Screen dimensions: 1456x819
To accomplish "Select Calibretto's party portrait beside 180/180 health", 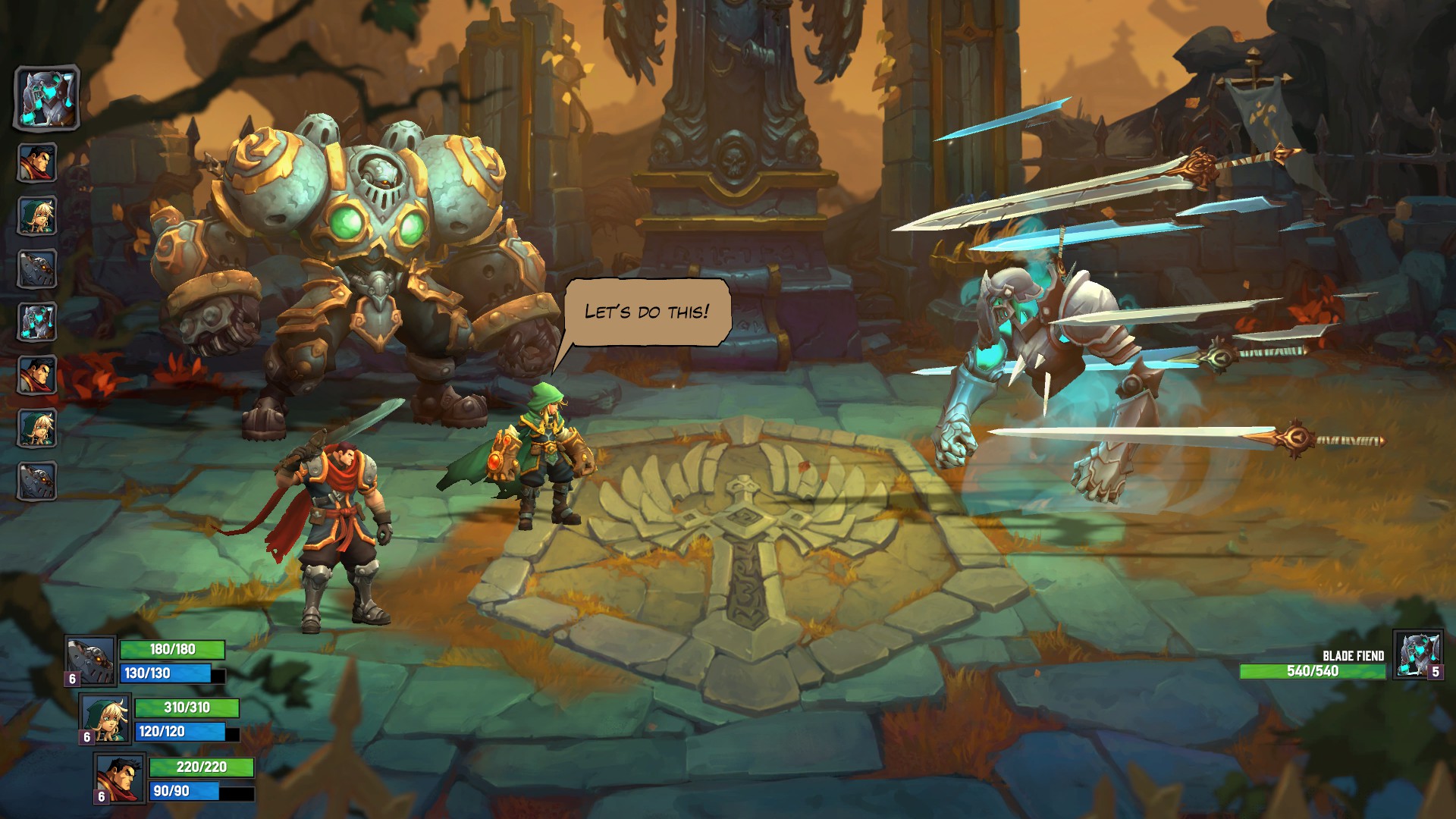I will coord(92,658).
